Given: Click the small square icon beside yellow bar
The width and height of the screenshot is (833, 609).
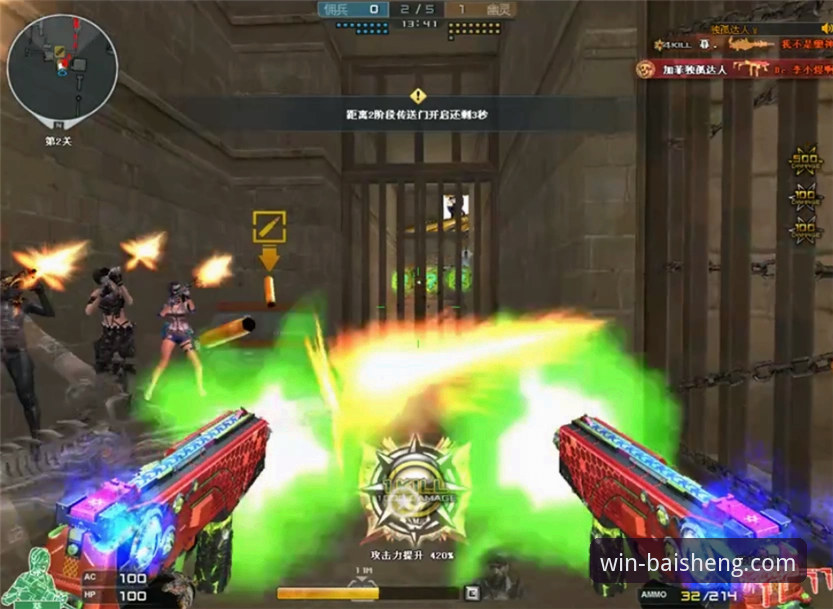Looking at the screenshot, I should 472,593.
